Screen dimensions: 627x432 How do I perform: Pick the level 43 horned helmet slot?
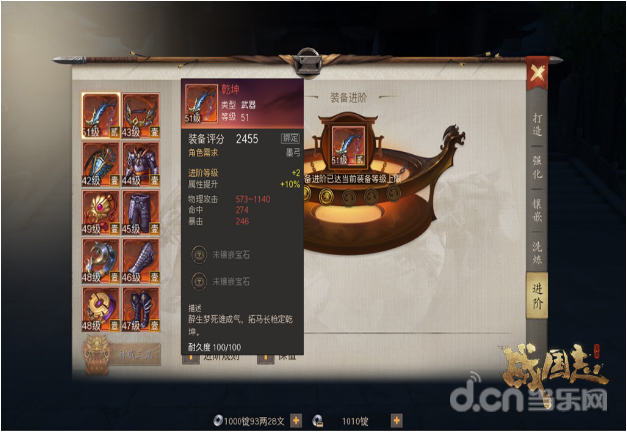140,114
